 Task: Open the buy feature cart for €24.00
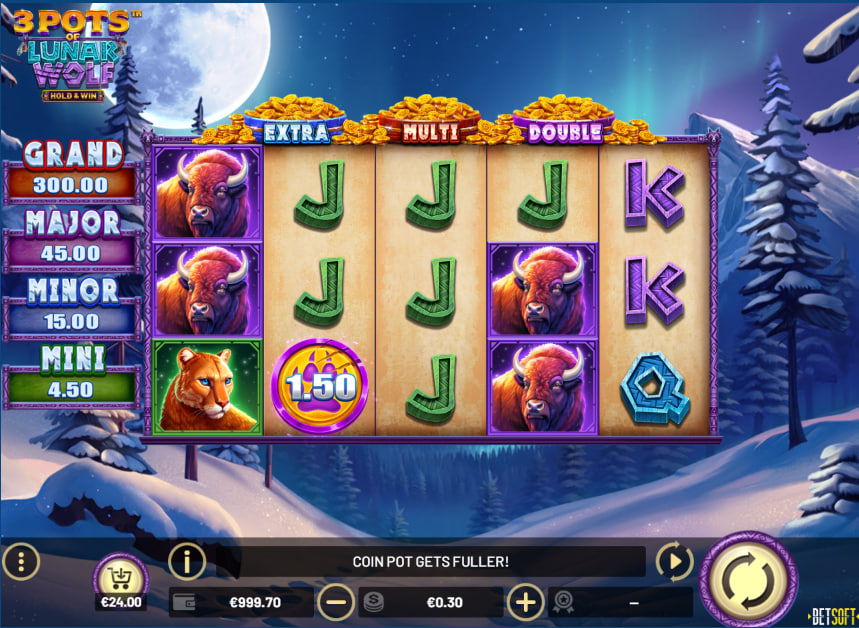[121, 579]
